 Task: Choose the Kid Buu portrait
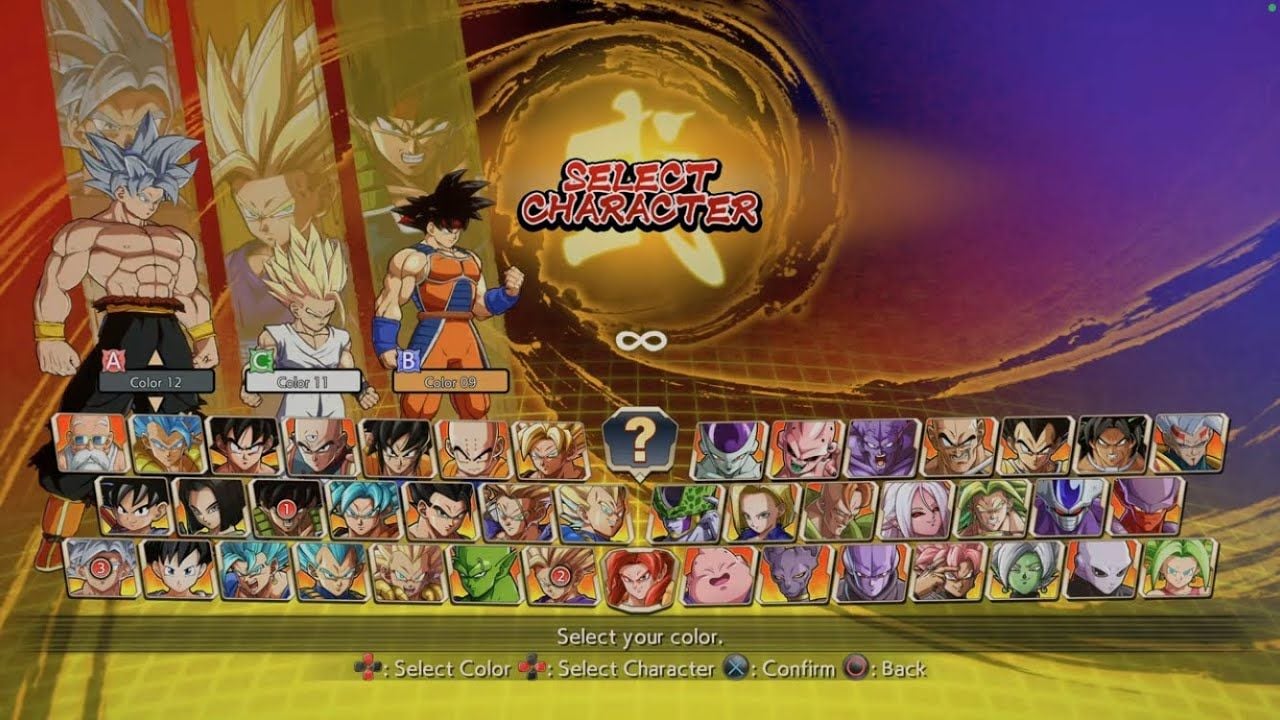(806, 448)
